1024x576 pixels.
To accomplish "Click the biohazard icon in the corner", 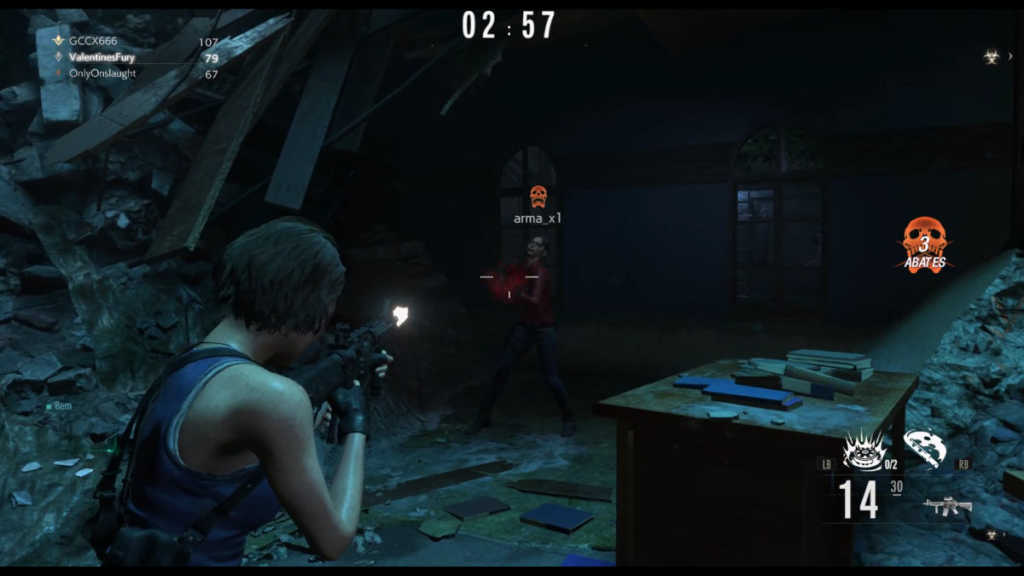I will [991, 57].
